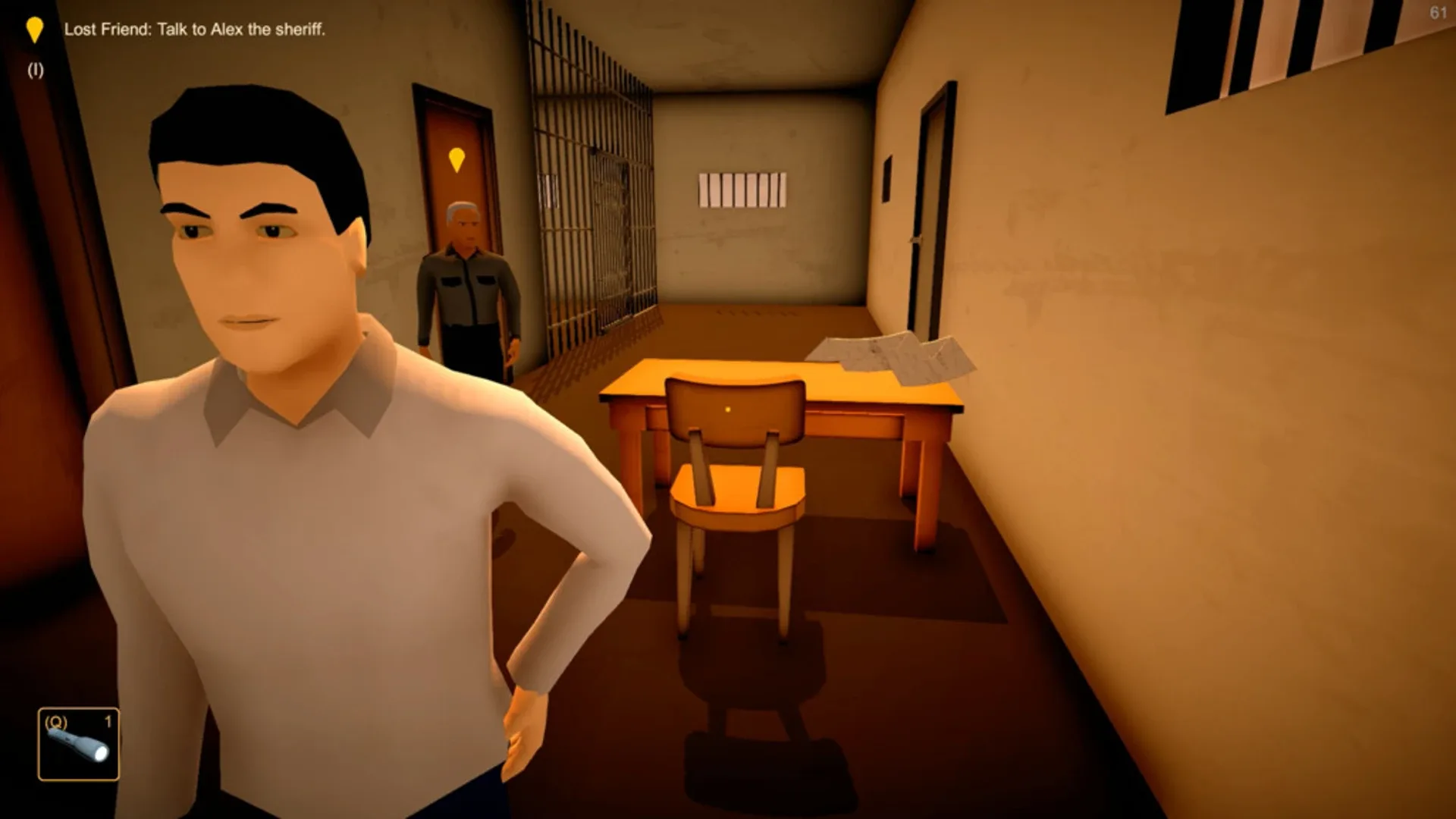Click the (Q) hotkey label on the flashlight slot
1456x819 pixels.
pos(55,723)
